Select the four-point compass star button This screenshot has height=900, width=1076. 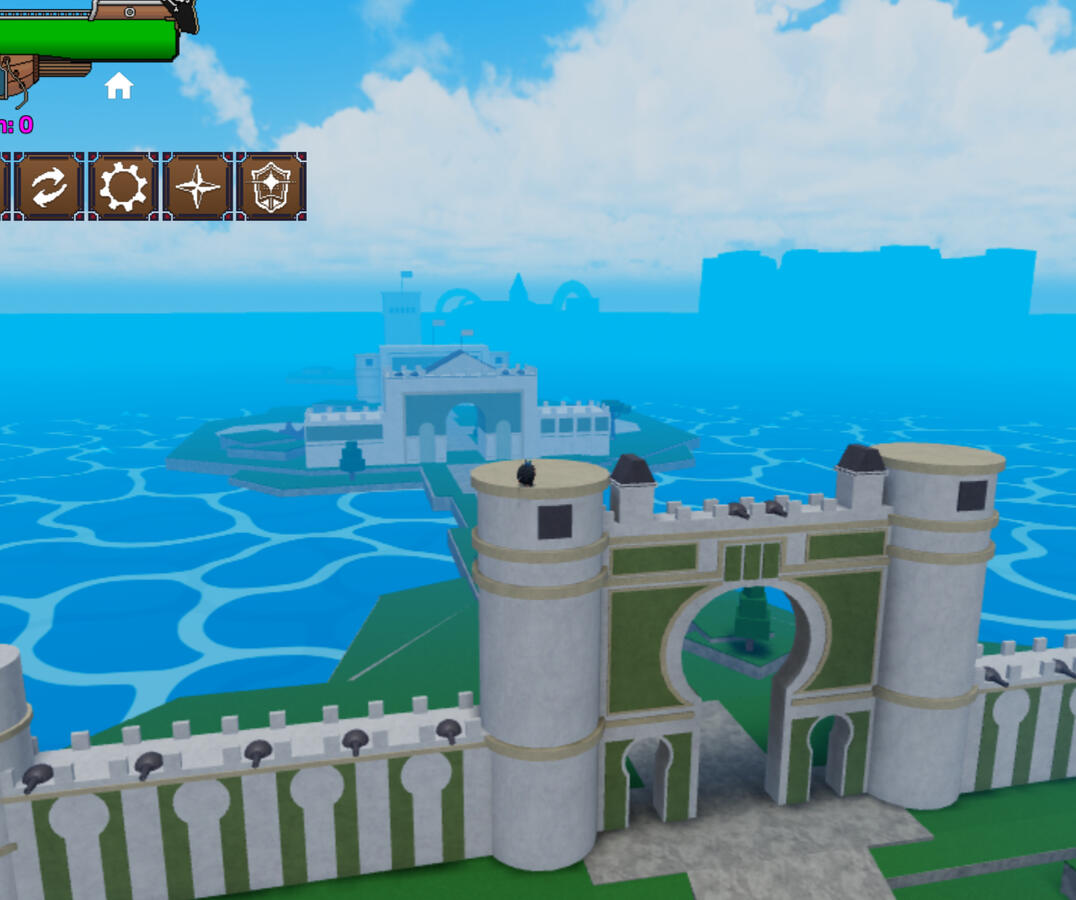197,186
